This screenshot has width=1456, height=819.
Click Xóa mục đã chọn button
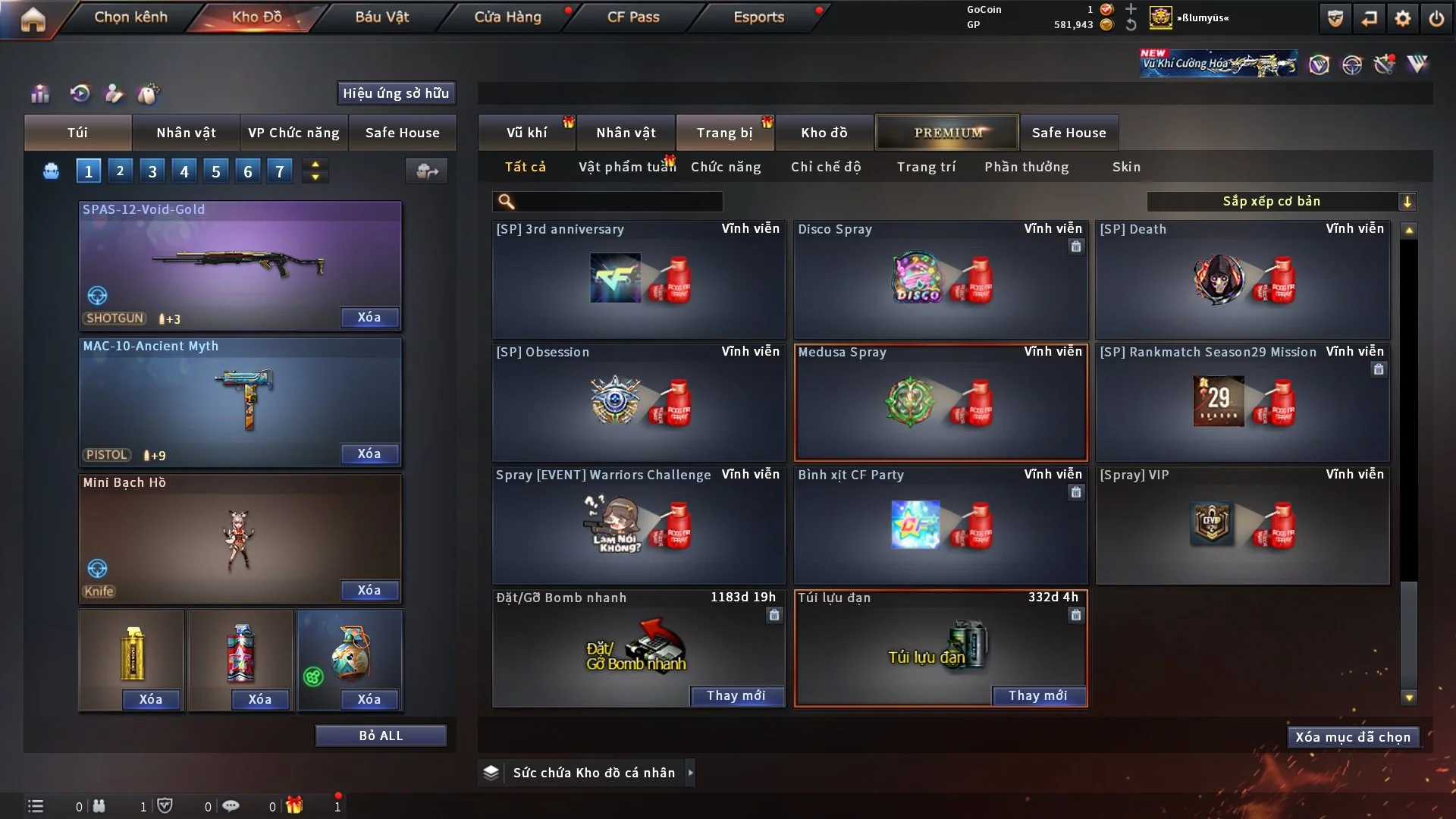coord(1353,737)
